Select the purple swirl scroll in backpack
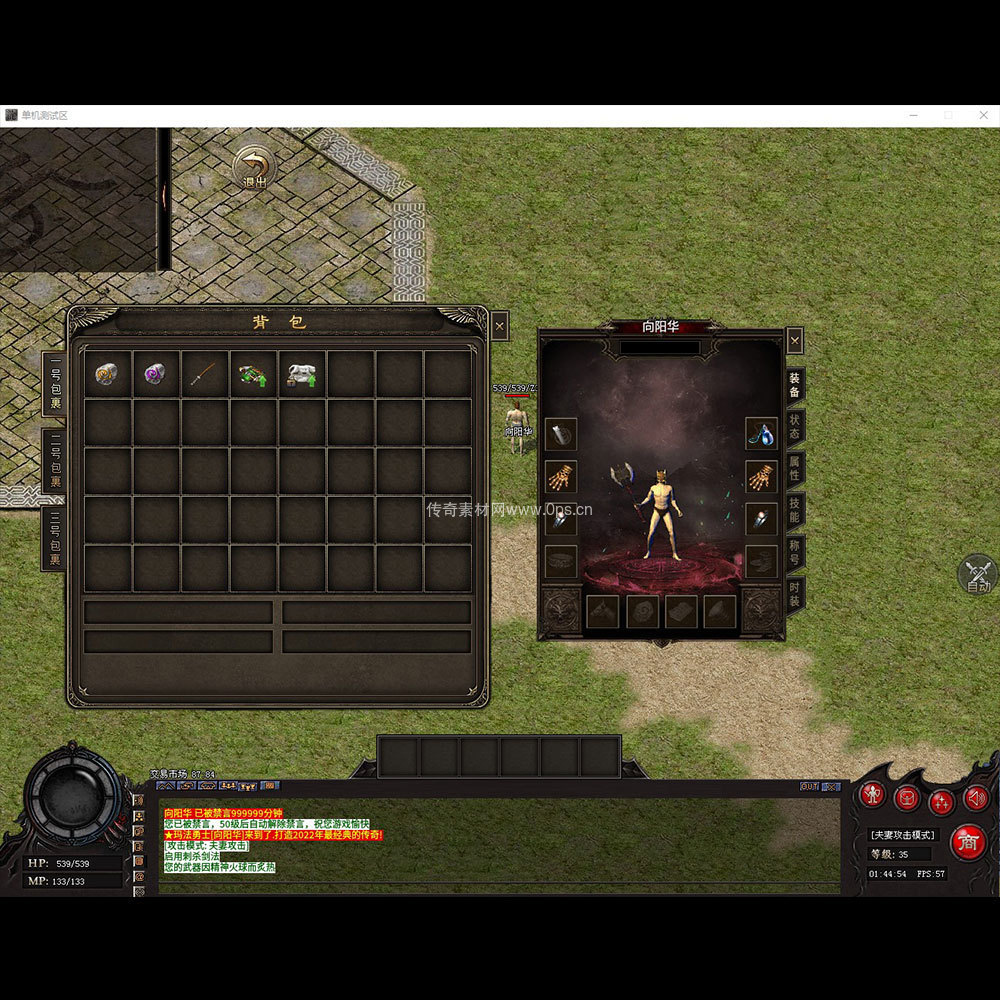The image size is (1000, 1000). coord(156,374)
